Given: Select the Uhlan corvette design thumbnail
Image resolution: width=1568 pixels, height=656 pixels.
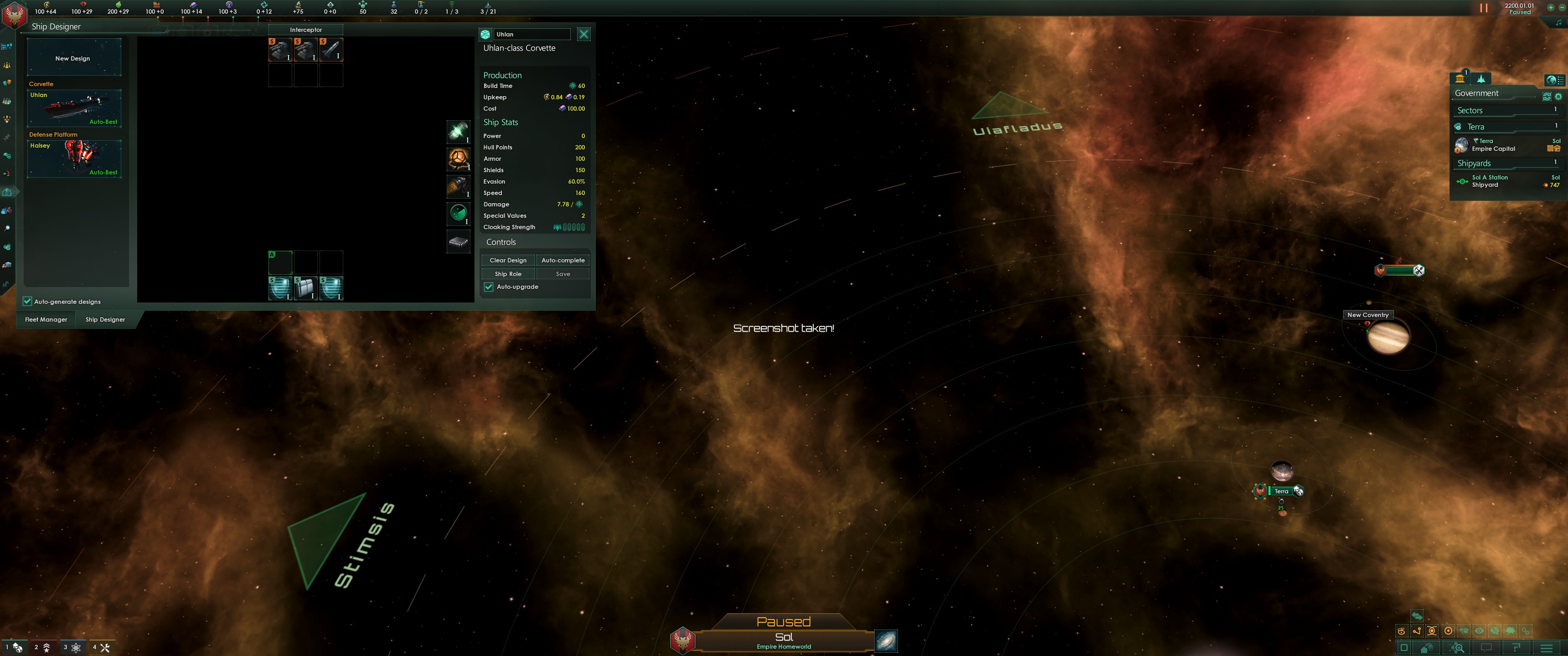Looking at the screenshot, I should click(x=74, y=108).
